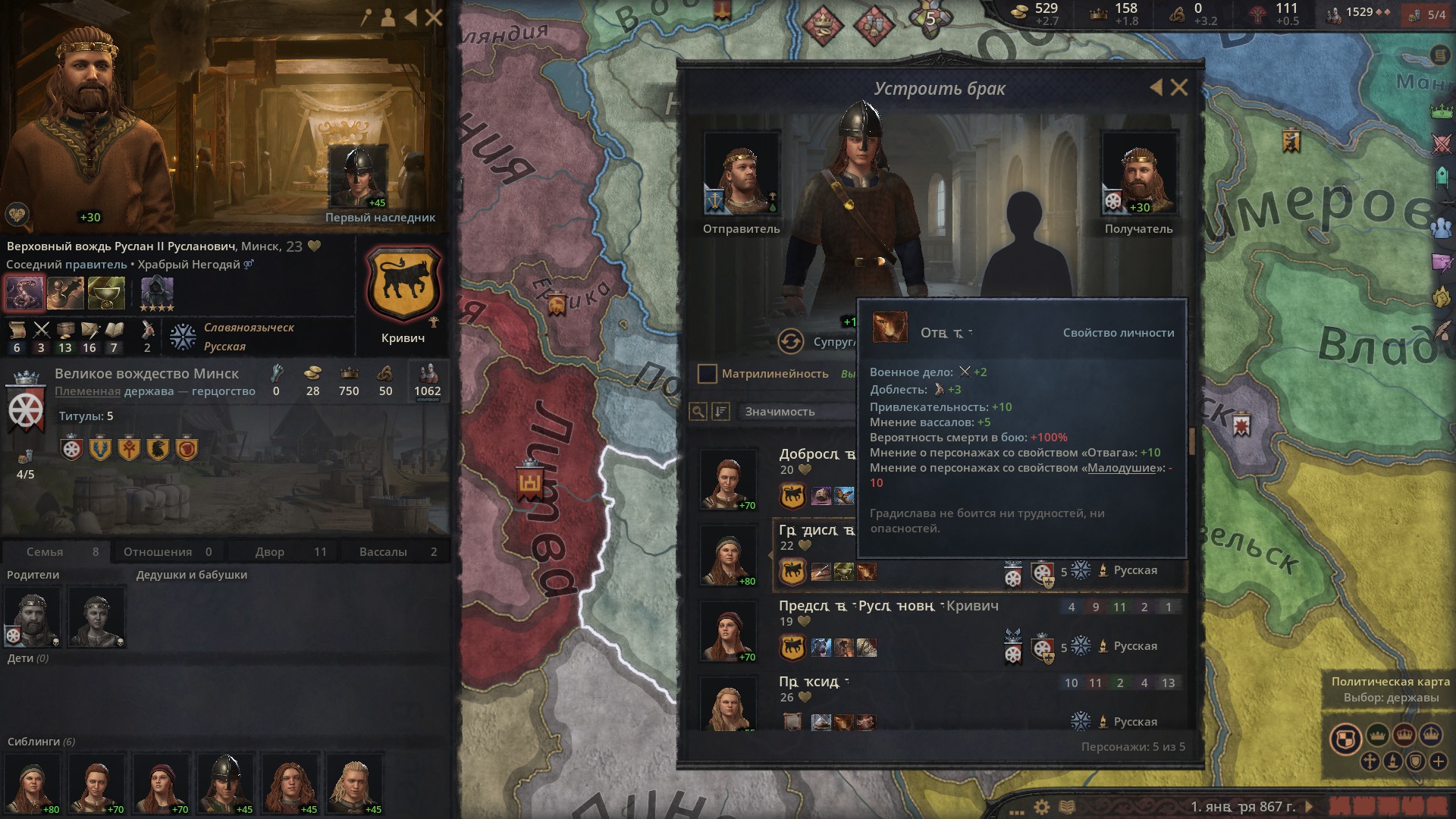1456x819 pixels.
Task: Show the «Вассалы» tab
Action: click(x=396, y=552)
